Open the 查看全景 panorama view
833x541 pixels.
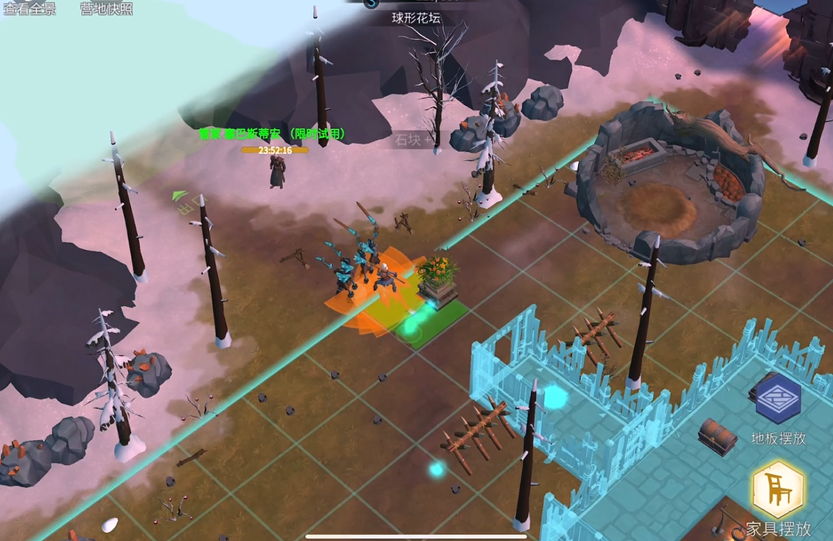[x=30, y=9]
